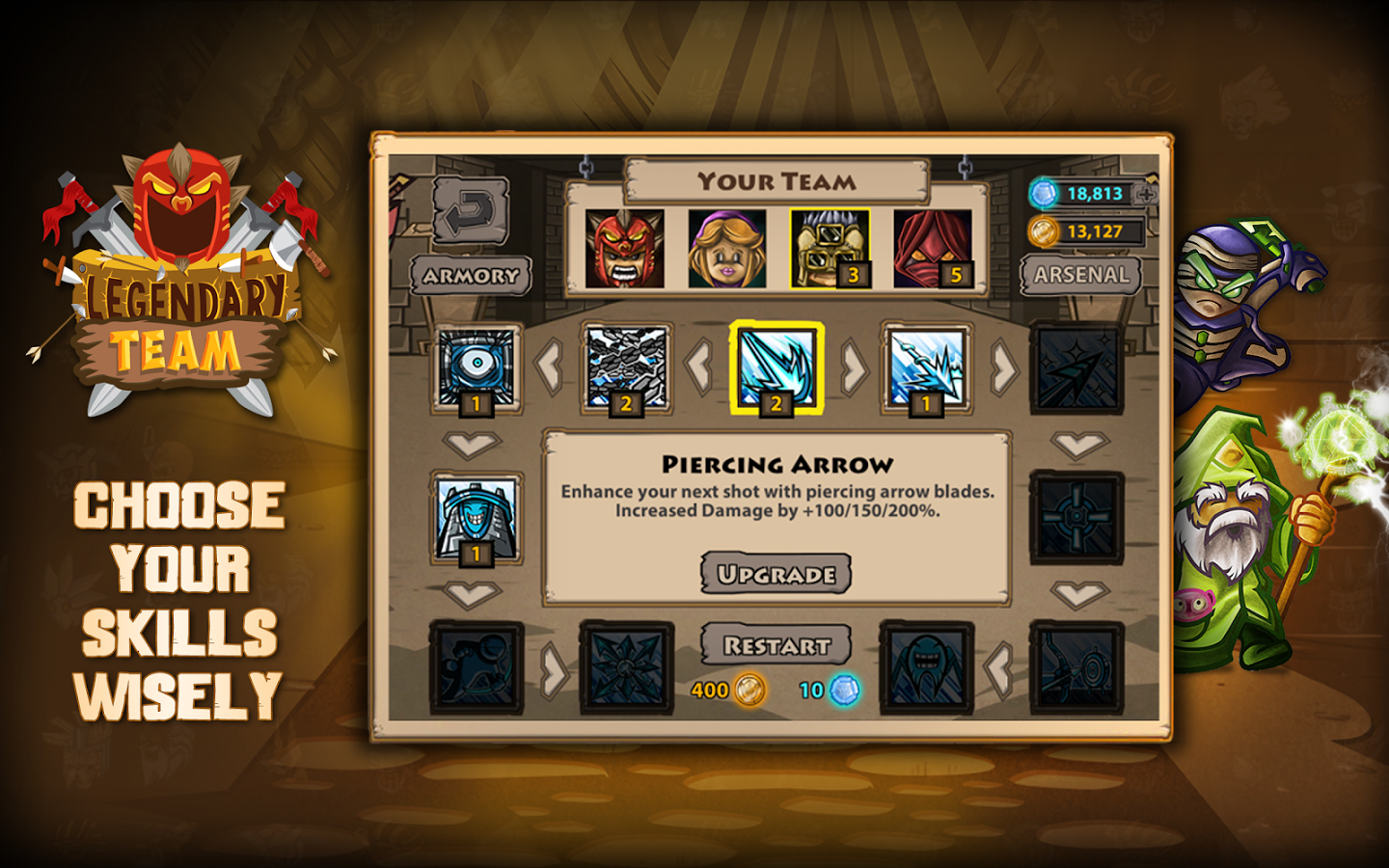Choose the purple-hooded blonde girl hero
1389x868 pixels.
(x=726, y=249)
